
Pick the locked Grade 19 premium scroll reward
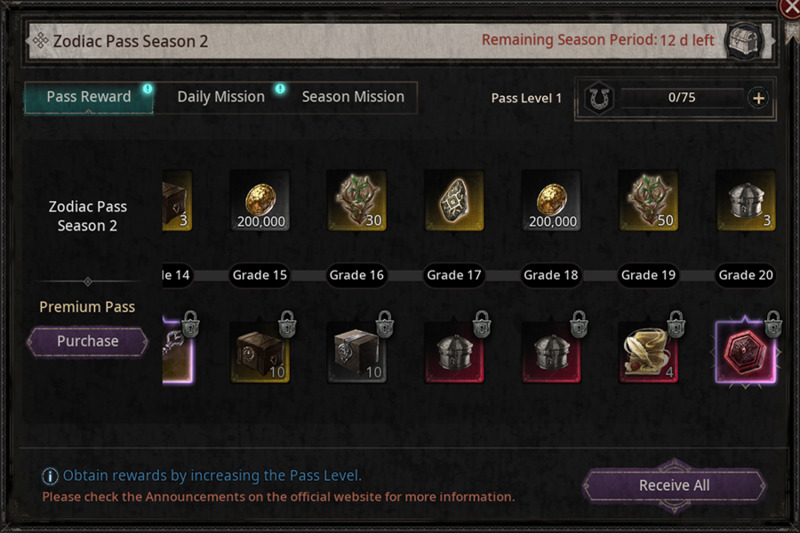coord(648,352)
